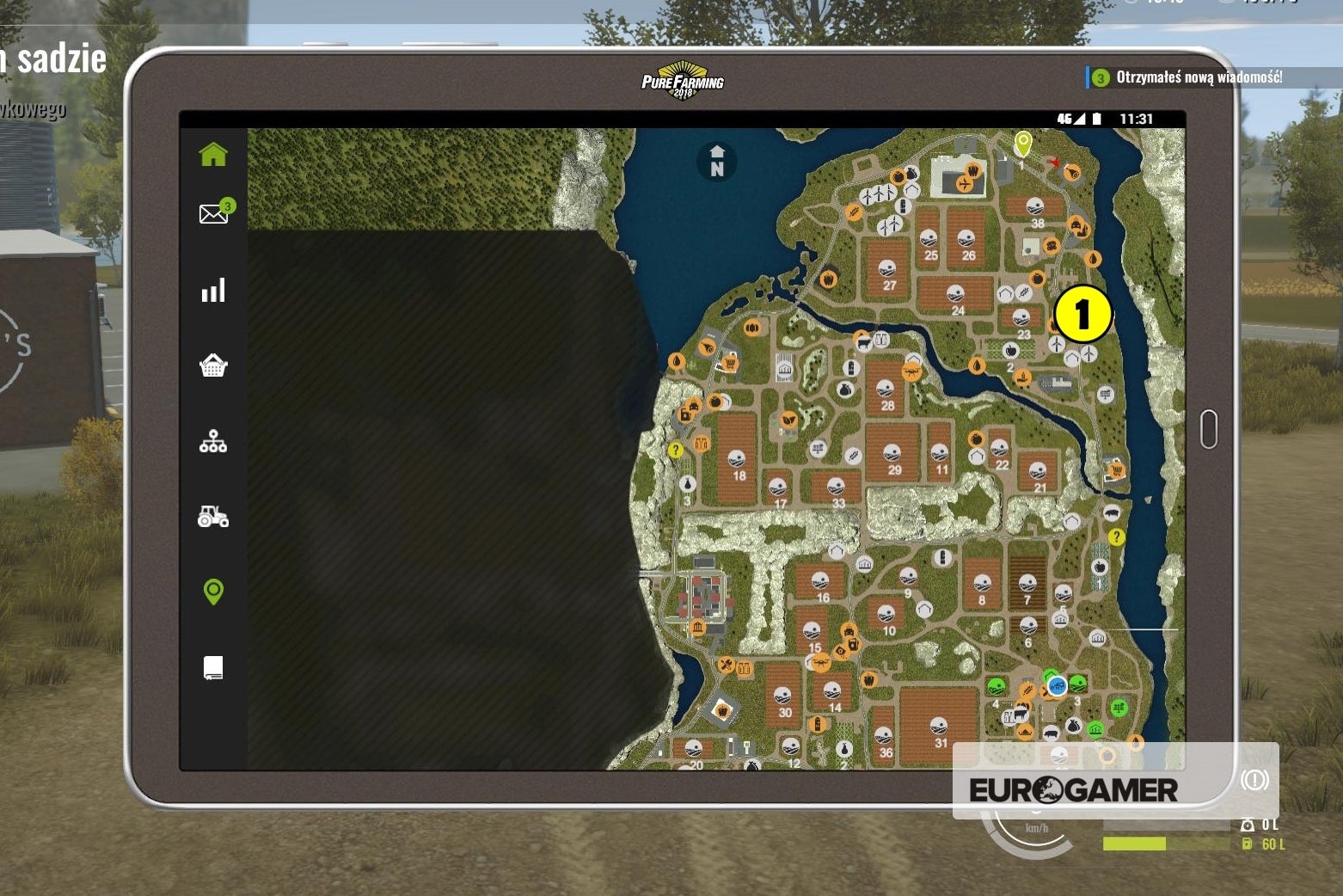Open the messages inbox showing 3 unread

(x=212, y=212)
